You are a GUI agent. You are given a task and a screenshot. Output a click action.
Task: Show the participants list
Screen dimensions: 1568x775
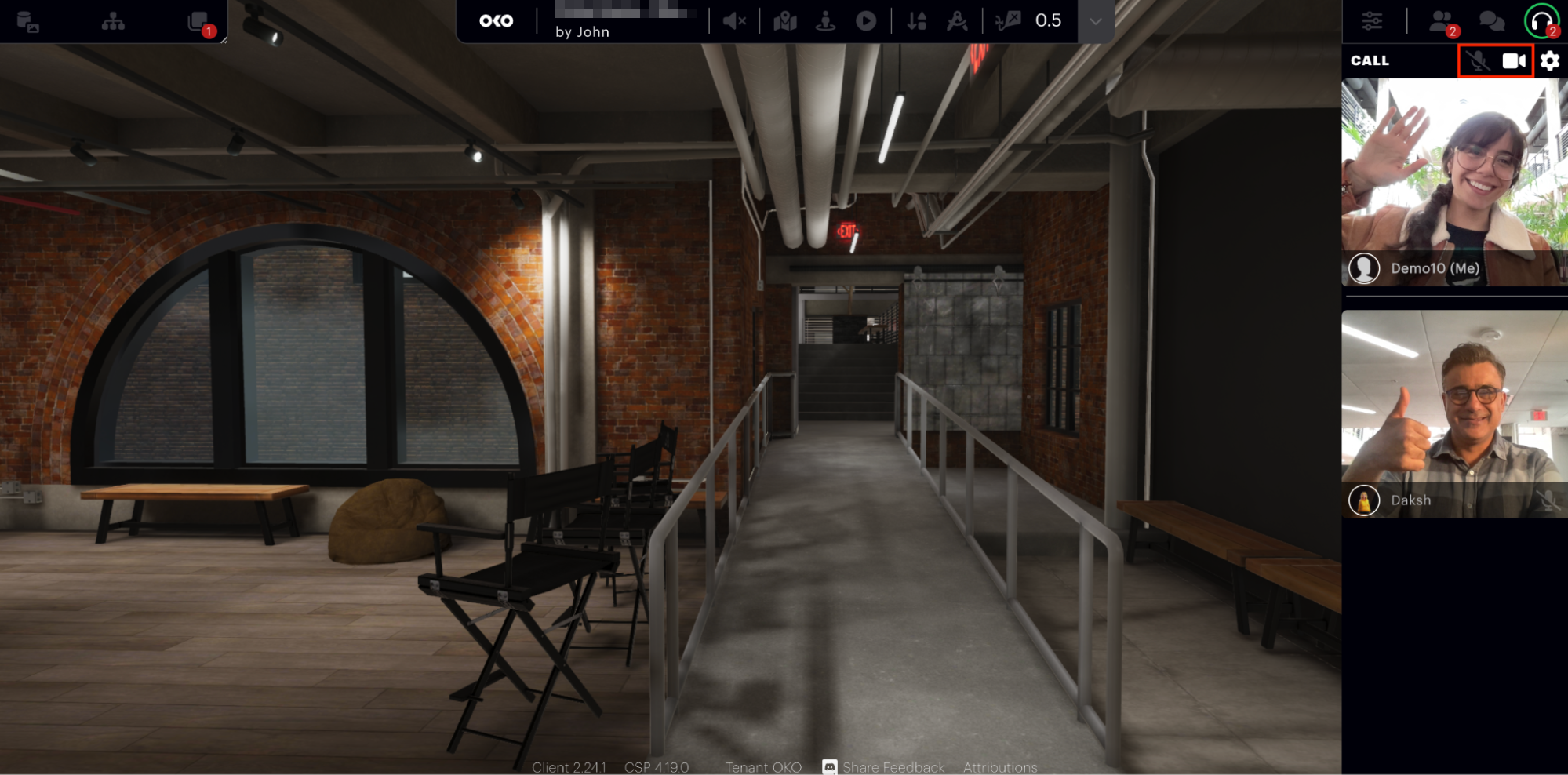(x=1441, y=21)
